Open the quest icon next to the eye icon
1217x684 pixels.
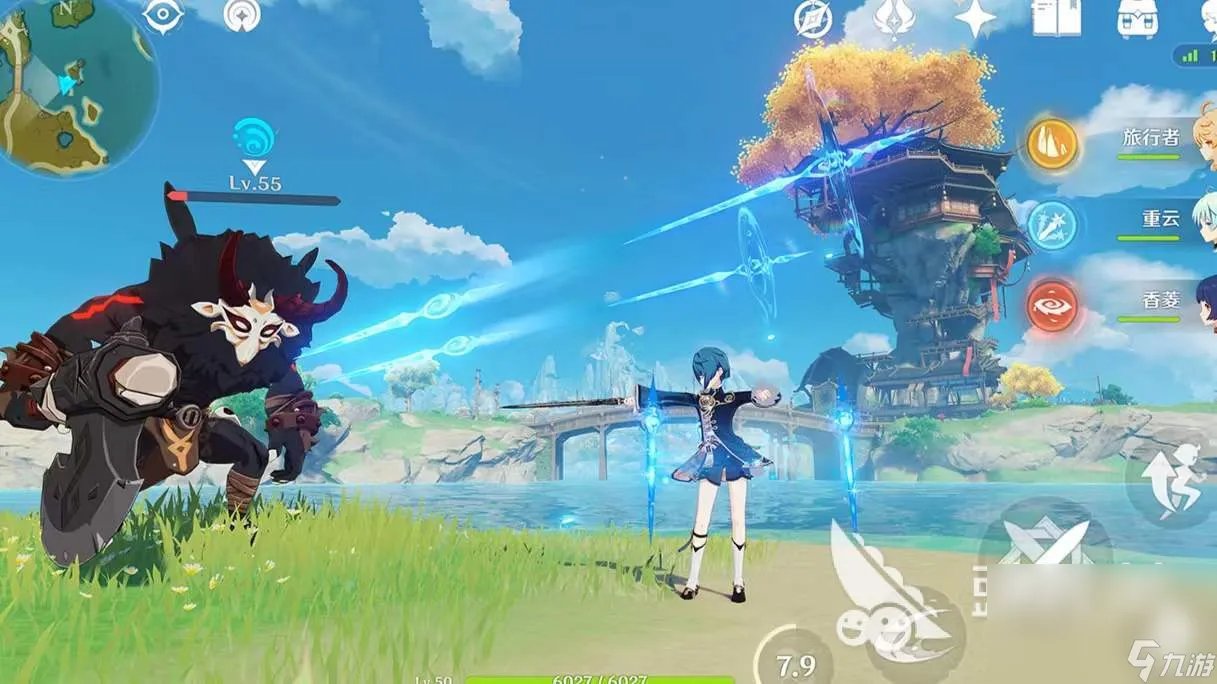240,15
